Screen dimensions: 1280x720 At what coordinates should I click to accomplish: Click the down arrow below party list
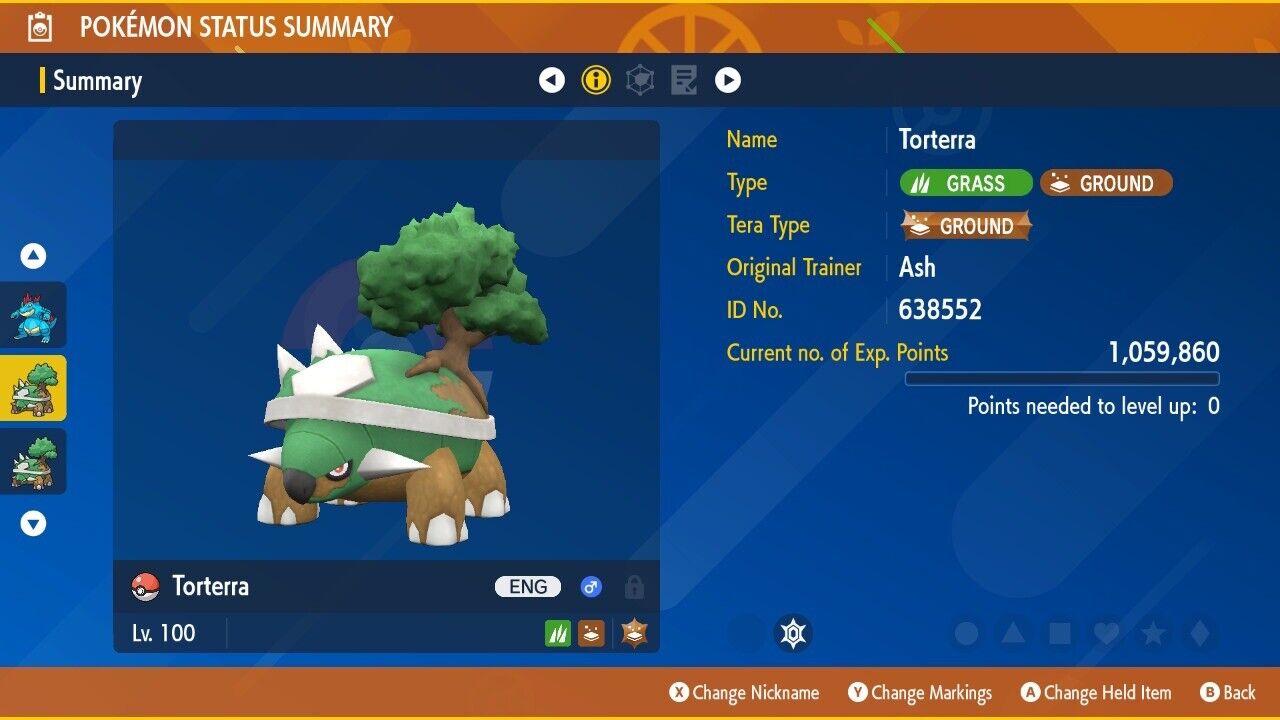34,523
